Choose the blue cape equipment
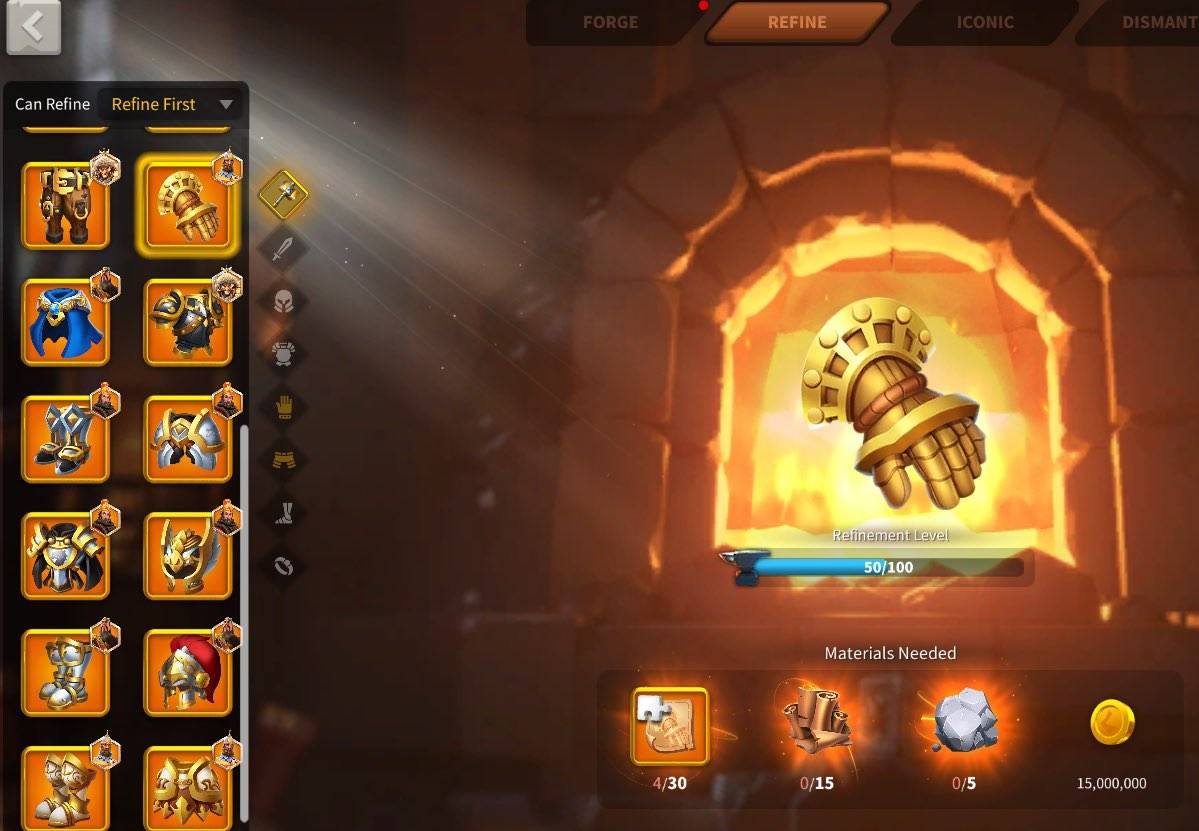The image size is (1199, 831). click(65, 322)
